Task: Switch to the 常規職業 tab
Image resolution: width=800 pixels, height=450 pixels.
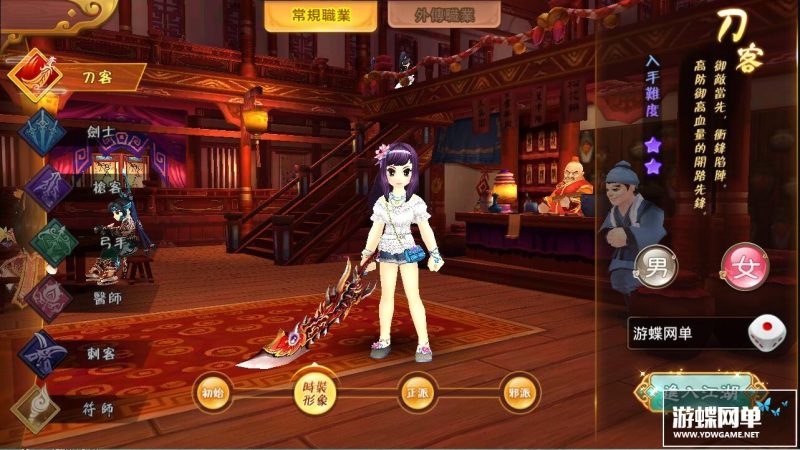Action: [320, 16]
